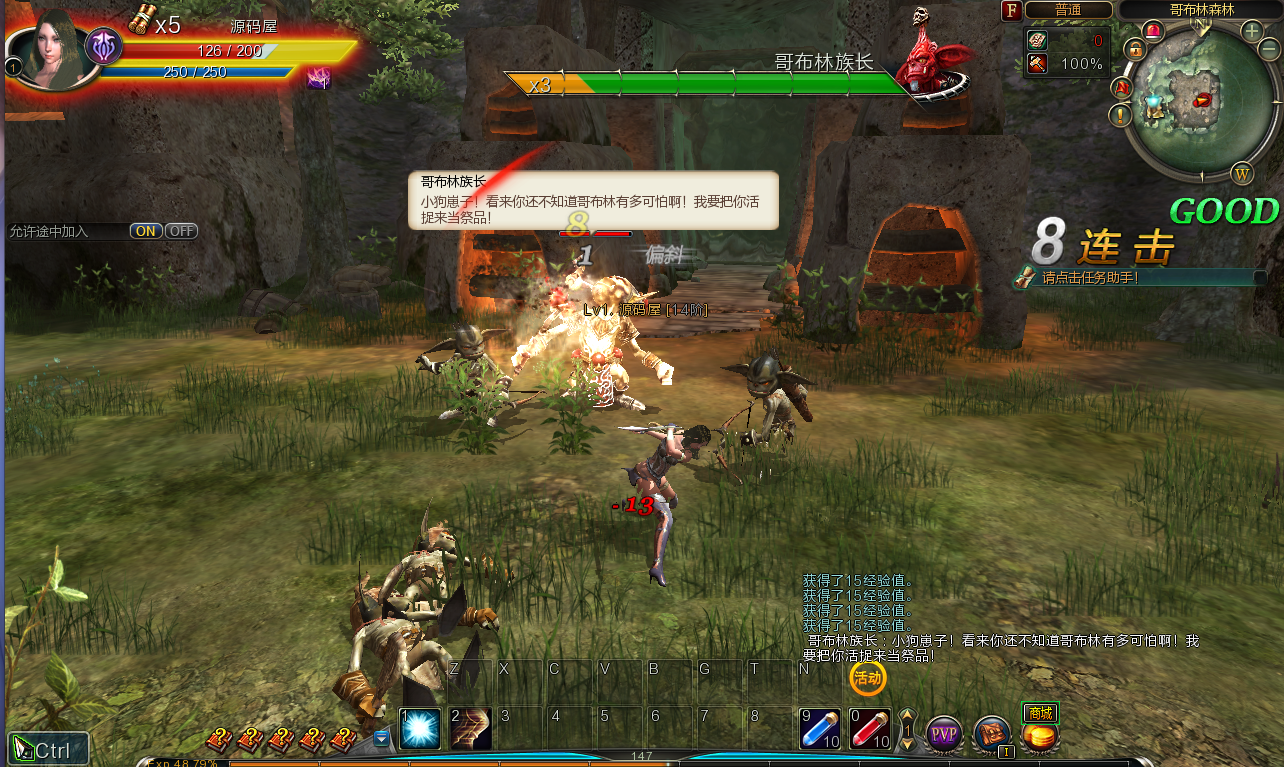Open the PVP menu
The image size is (1284, 767).
click(x=943, y=735)
